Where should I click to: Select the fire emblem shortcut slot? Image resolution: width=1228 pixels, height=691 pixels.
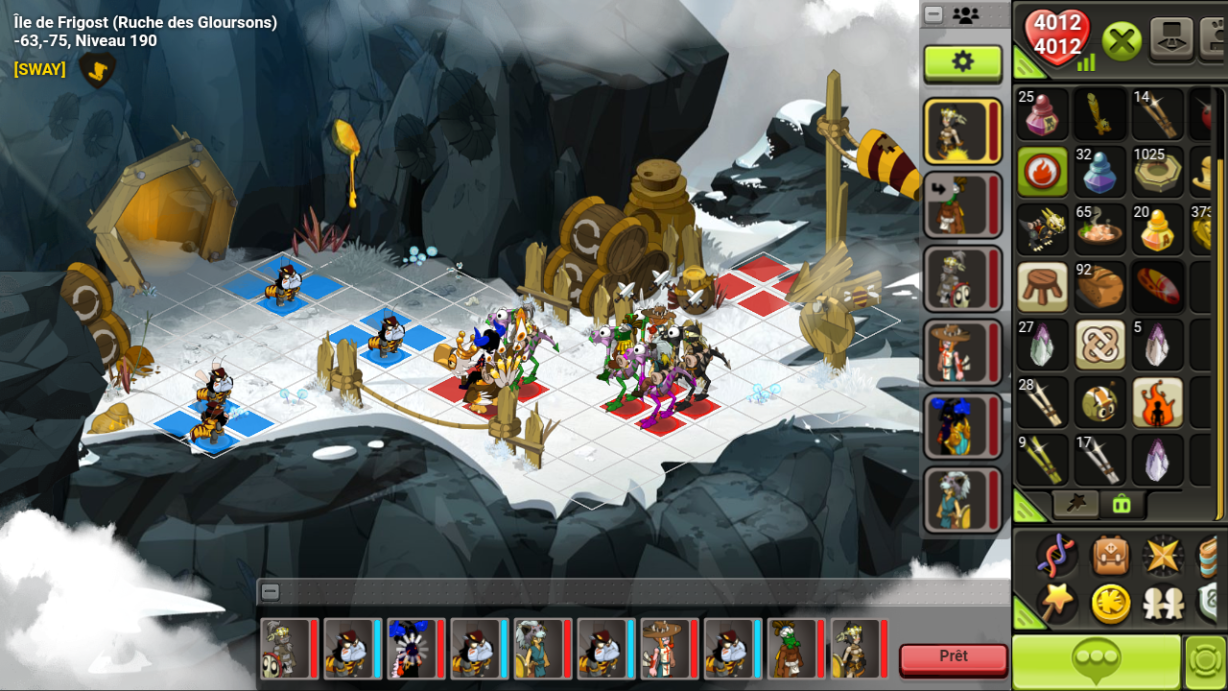1042,172
